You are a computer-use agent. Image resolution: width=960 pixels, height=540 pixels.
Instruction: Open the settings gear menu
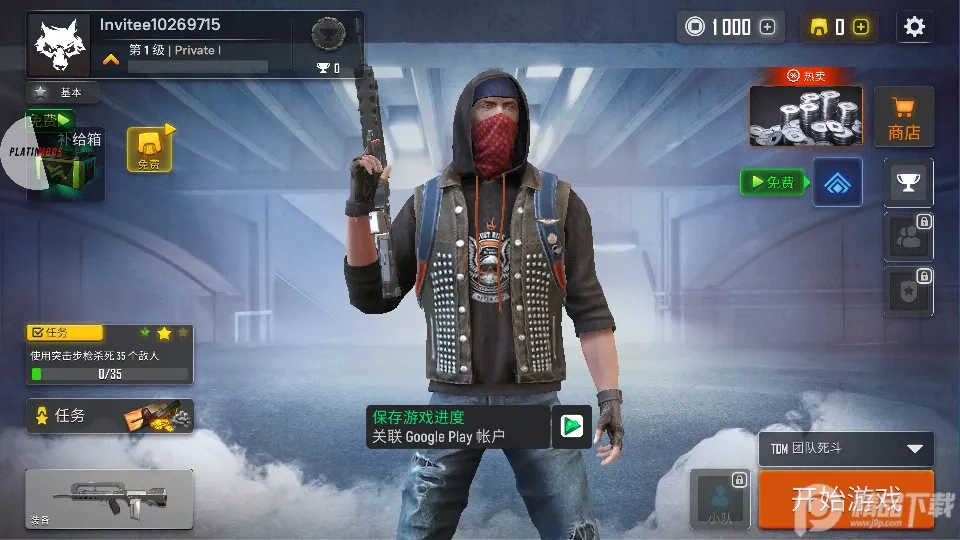point(914,27)
